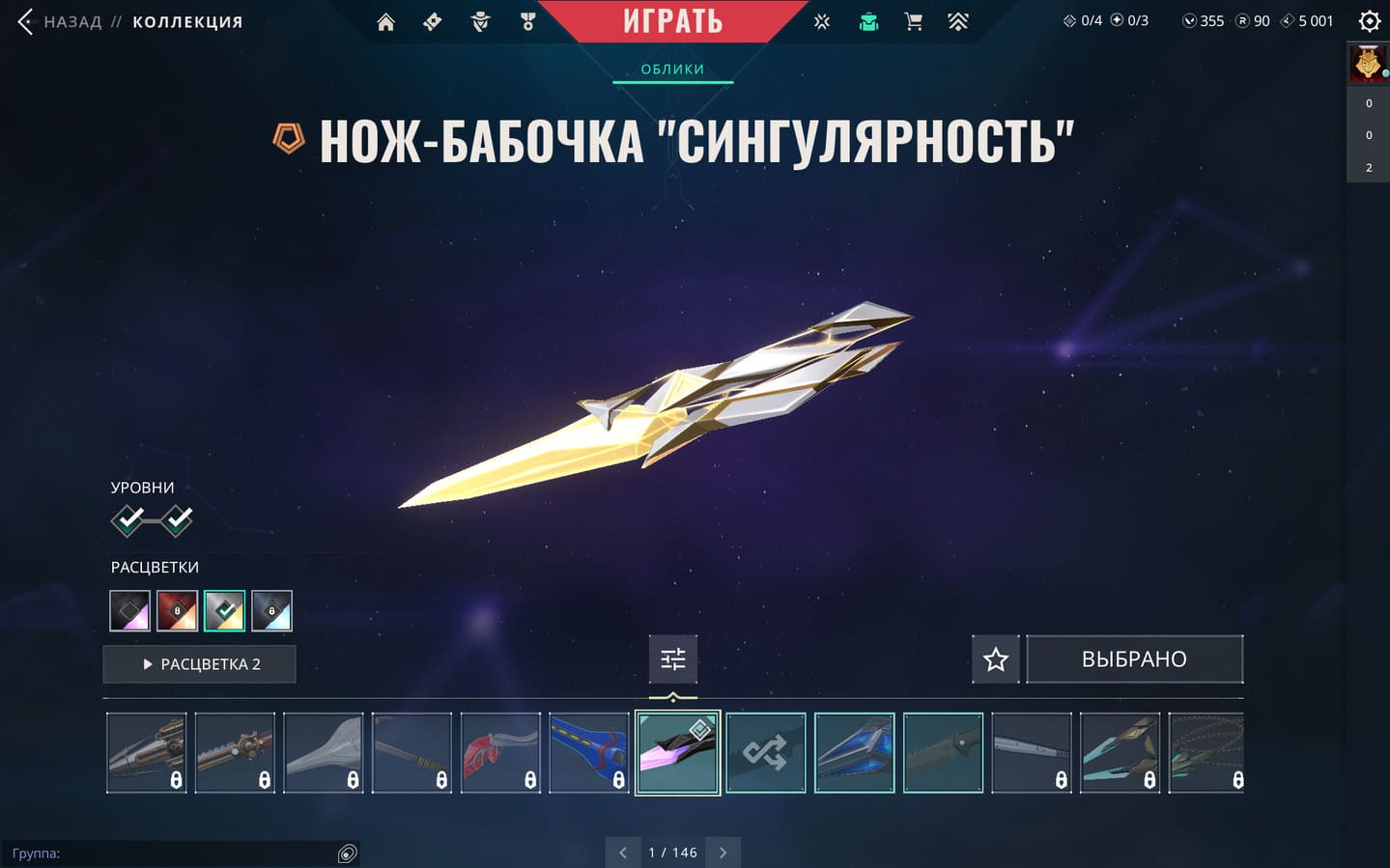
Task: Click the red ИГРАТЬ play button
Action: [x=673, y=21]
